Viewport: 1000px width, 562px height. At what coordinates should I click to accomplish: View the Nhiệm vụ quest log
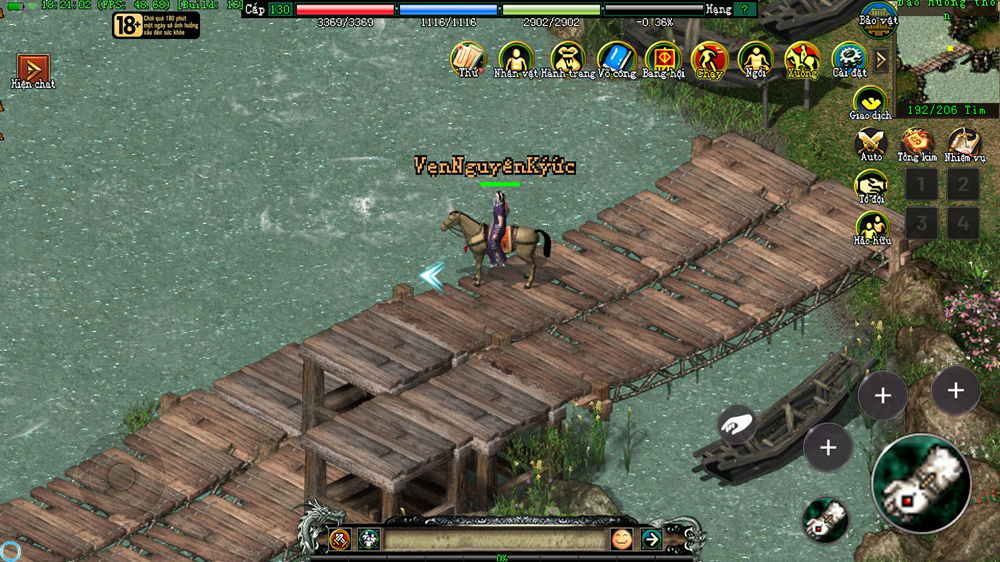[964, 143]
